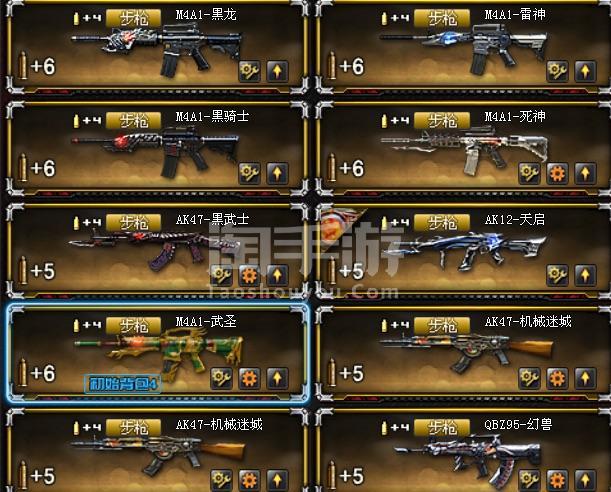Click the orange gear on M4A1-武圣
The height and width of the screenshot is (492, 611).
click(x=249, y=377)
